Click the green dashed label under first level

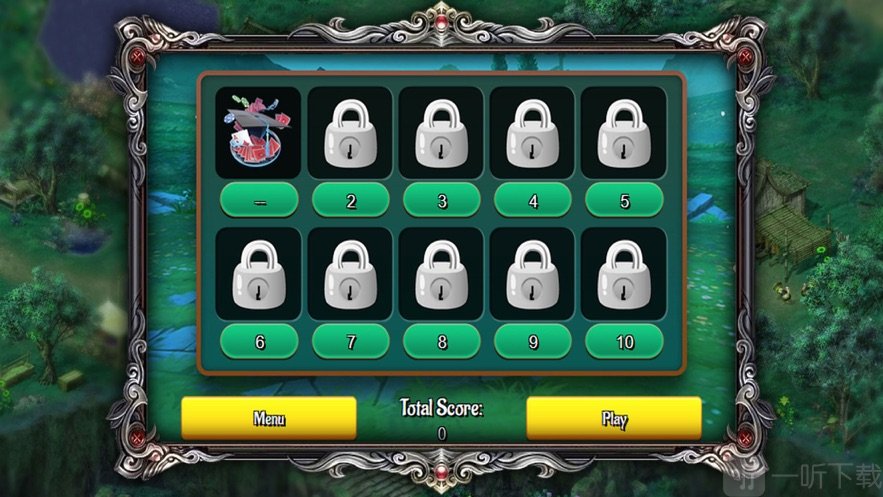tap(259, 200)
